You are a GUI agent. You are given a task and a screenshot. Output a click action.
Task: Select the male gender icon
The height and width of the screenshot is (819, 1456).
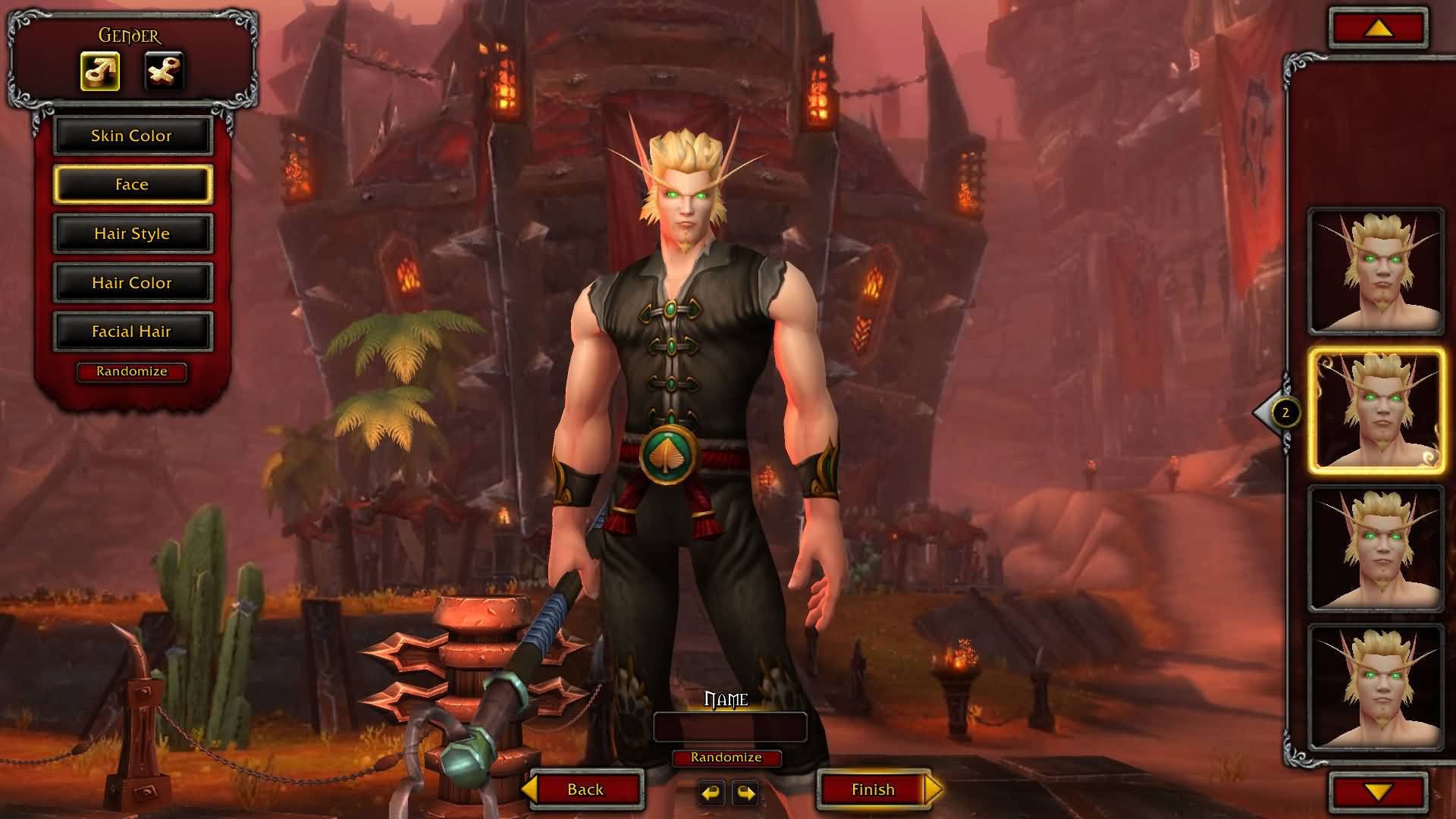tap(100, 71)
